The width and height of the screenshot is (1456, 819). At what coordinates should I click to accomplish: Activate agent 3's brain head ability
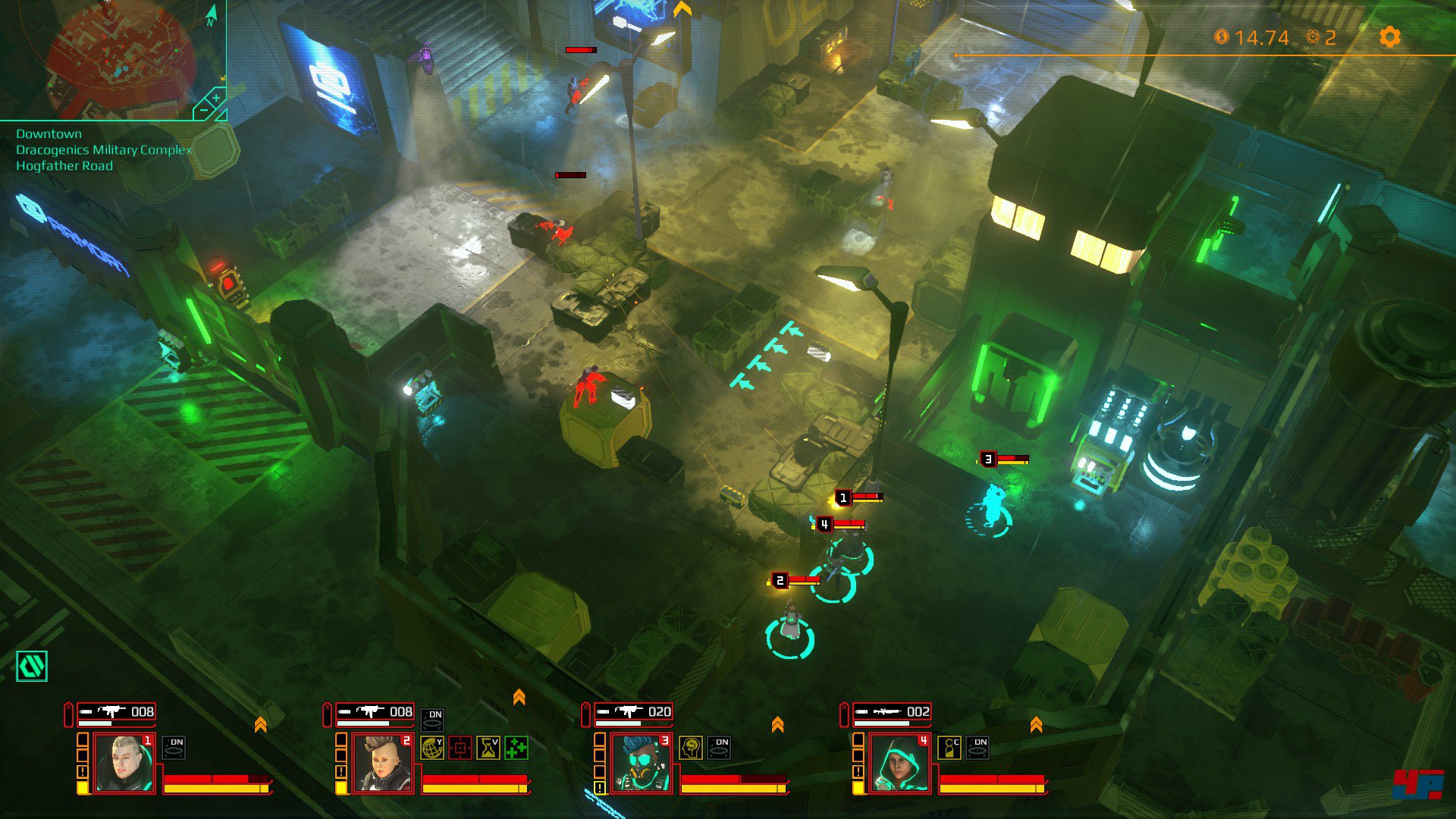(690, 748)
